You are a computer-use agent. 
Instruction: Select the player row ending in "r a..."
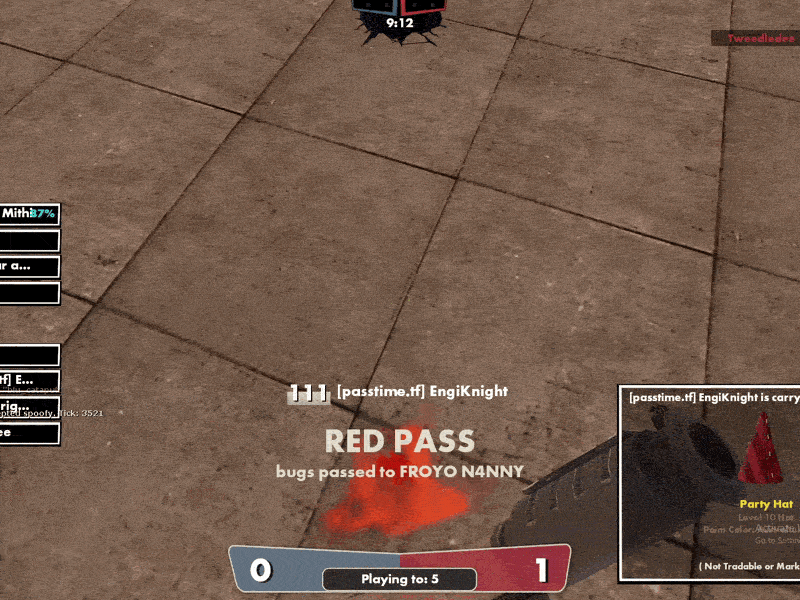coord(29,267)
